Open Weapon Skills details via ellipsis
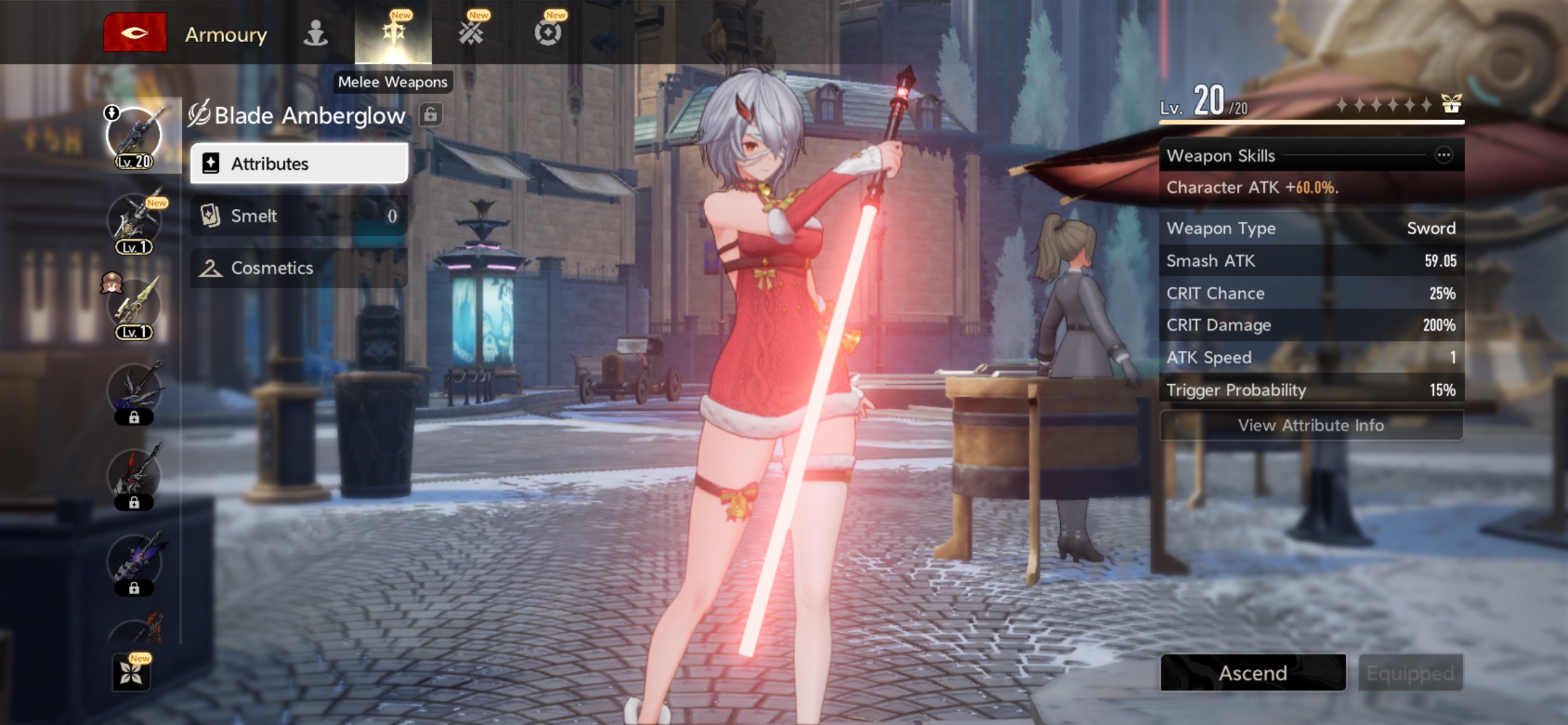The width and height of the screenshot is (1568, 725). pyautogui.click(x=1444, y=155)
